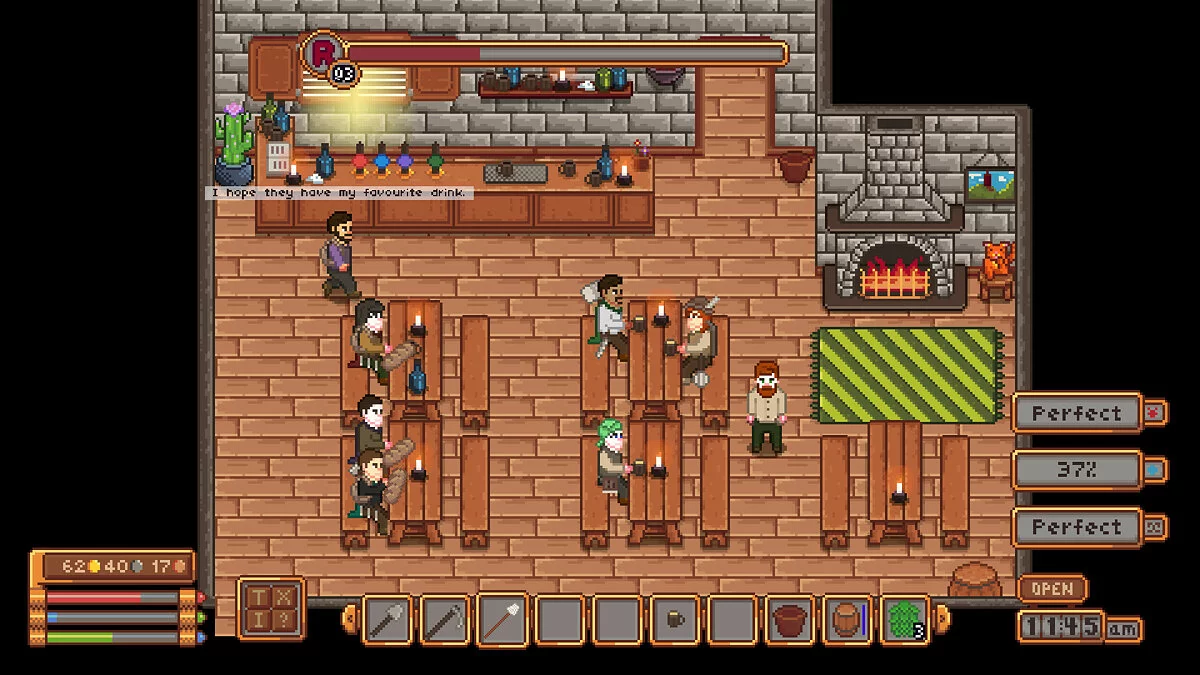Viewport: 1200px width, 675px height.
Task: Select the green hops hotbar slot
Action: 905,619
